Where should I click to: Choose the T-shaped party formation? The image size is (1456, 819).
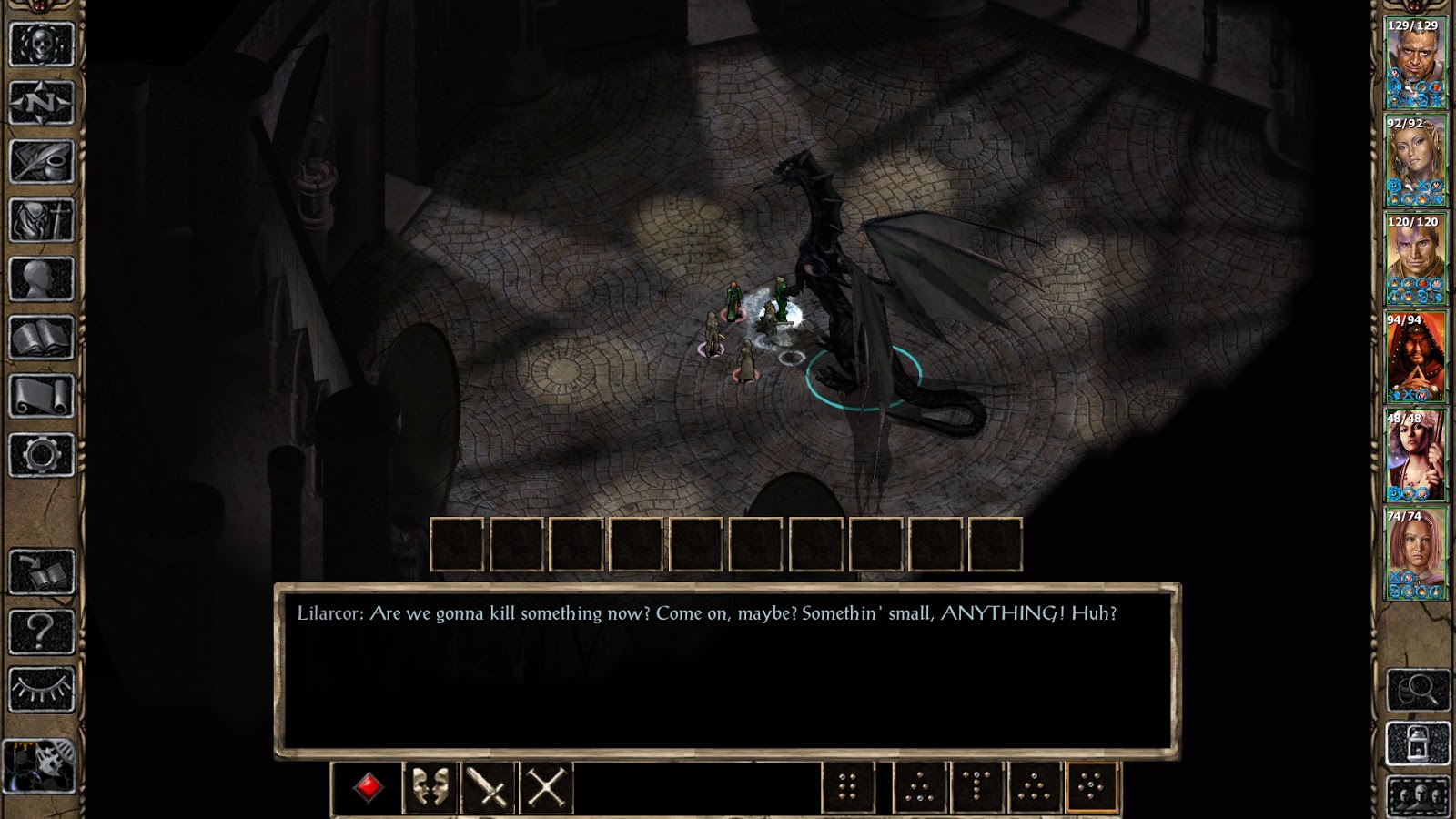click(976, 784)
